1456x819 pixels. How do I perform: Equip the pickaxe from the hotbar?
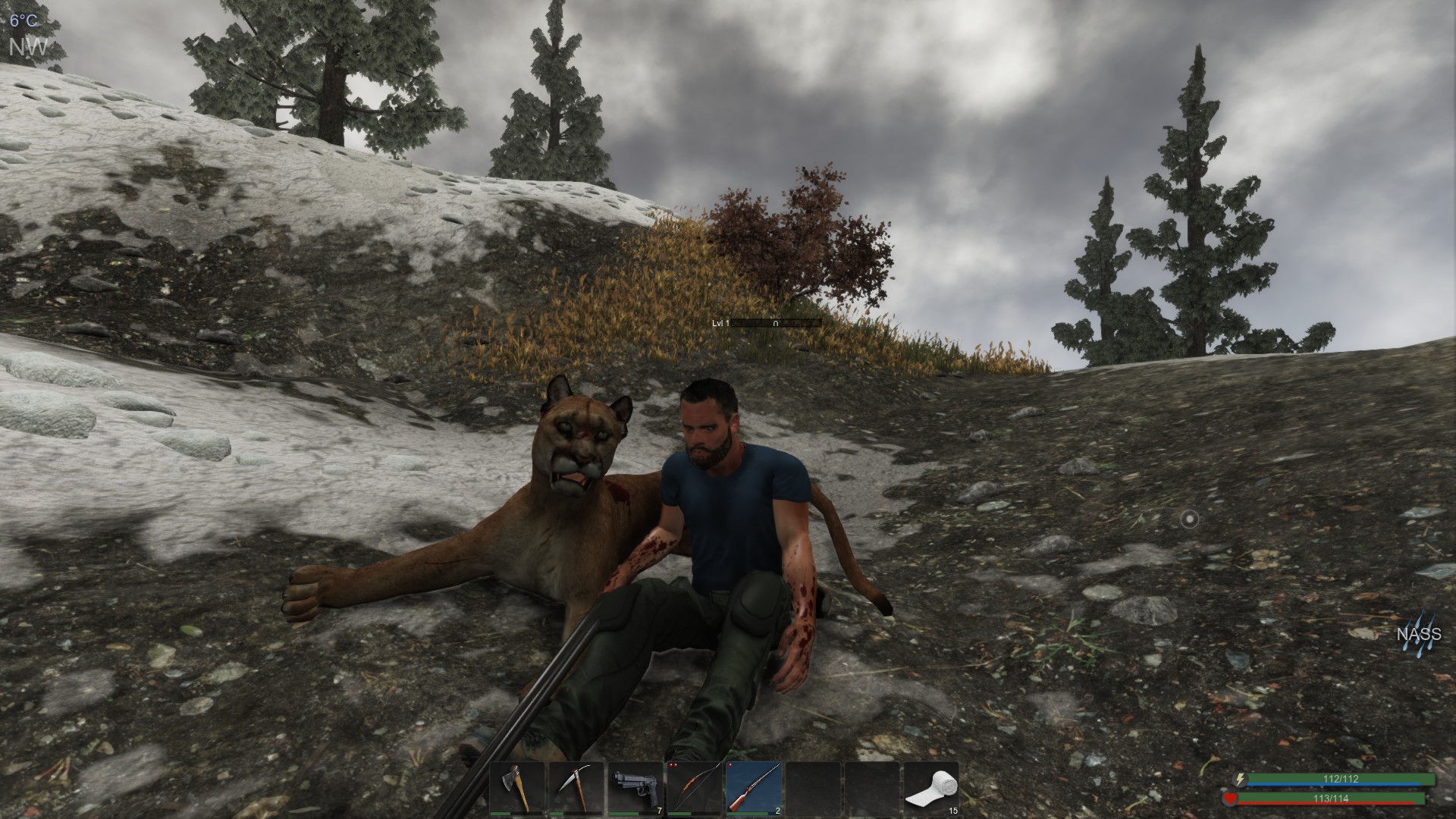pyautogui.click(x=576, y=788)
